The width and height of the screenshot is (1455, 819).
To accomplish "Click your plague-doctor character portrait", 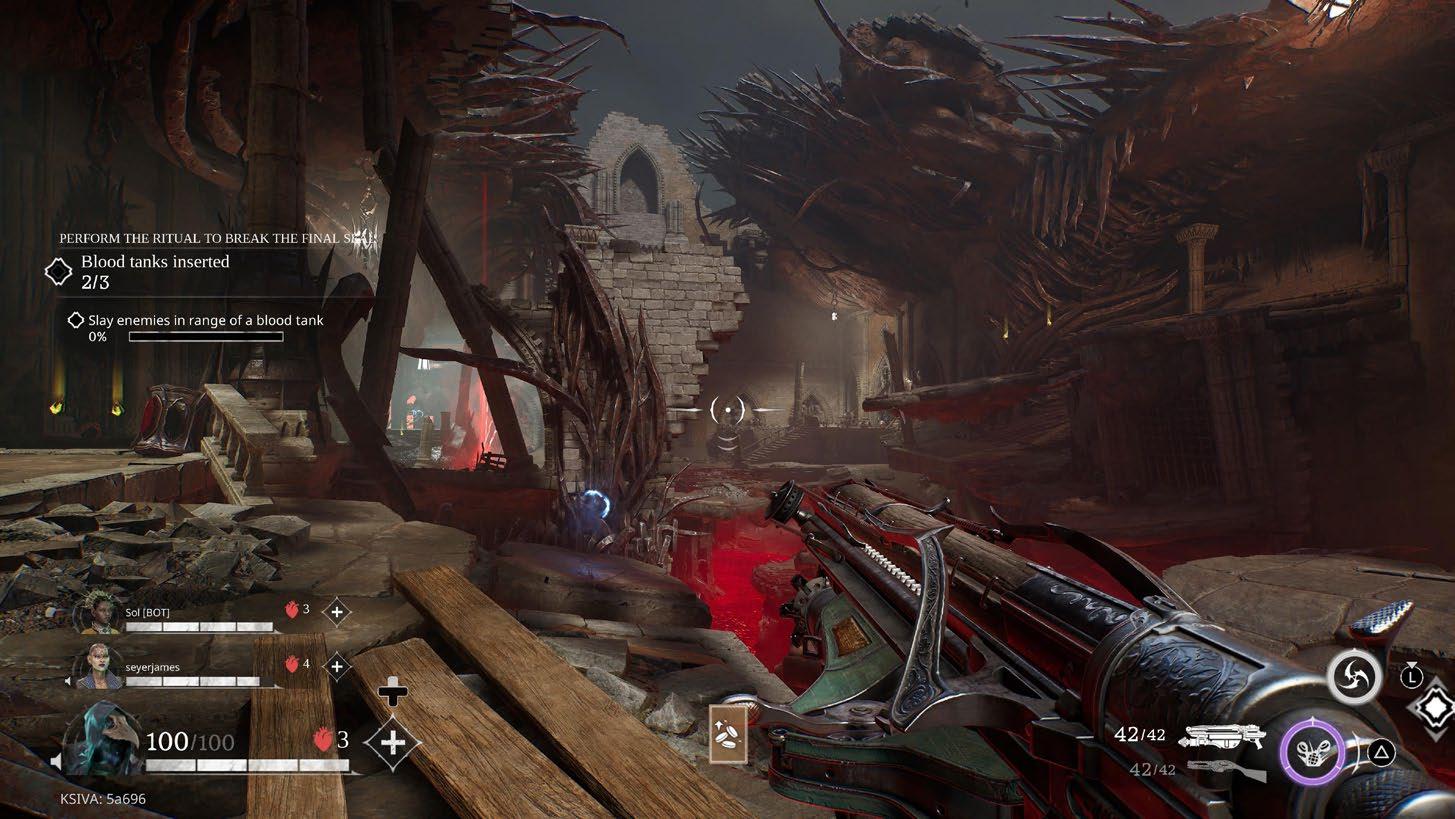I will point(97,739).
